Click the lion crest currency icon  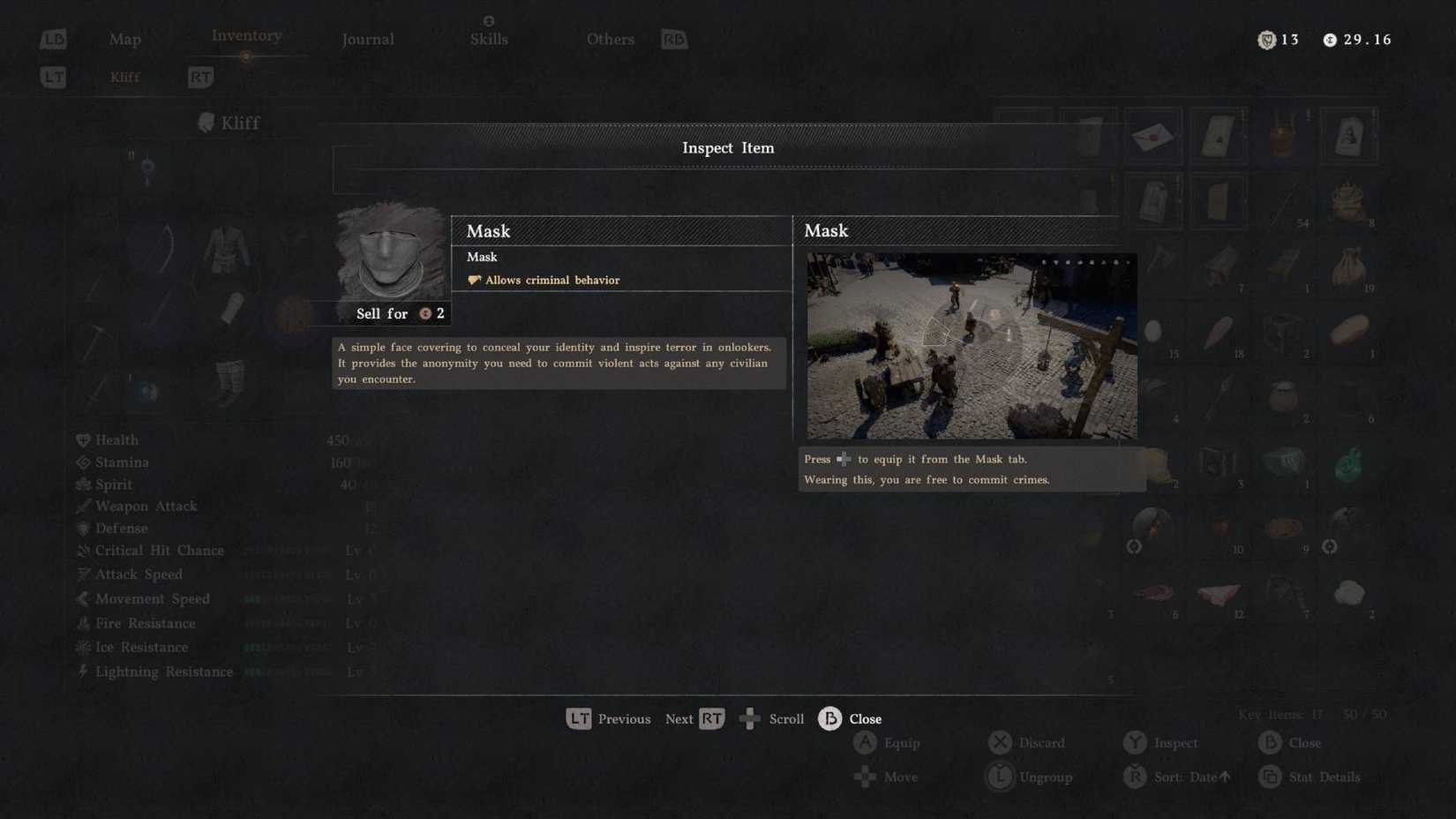coord(1267,39)
